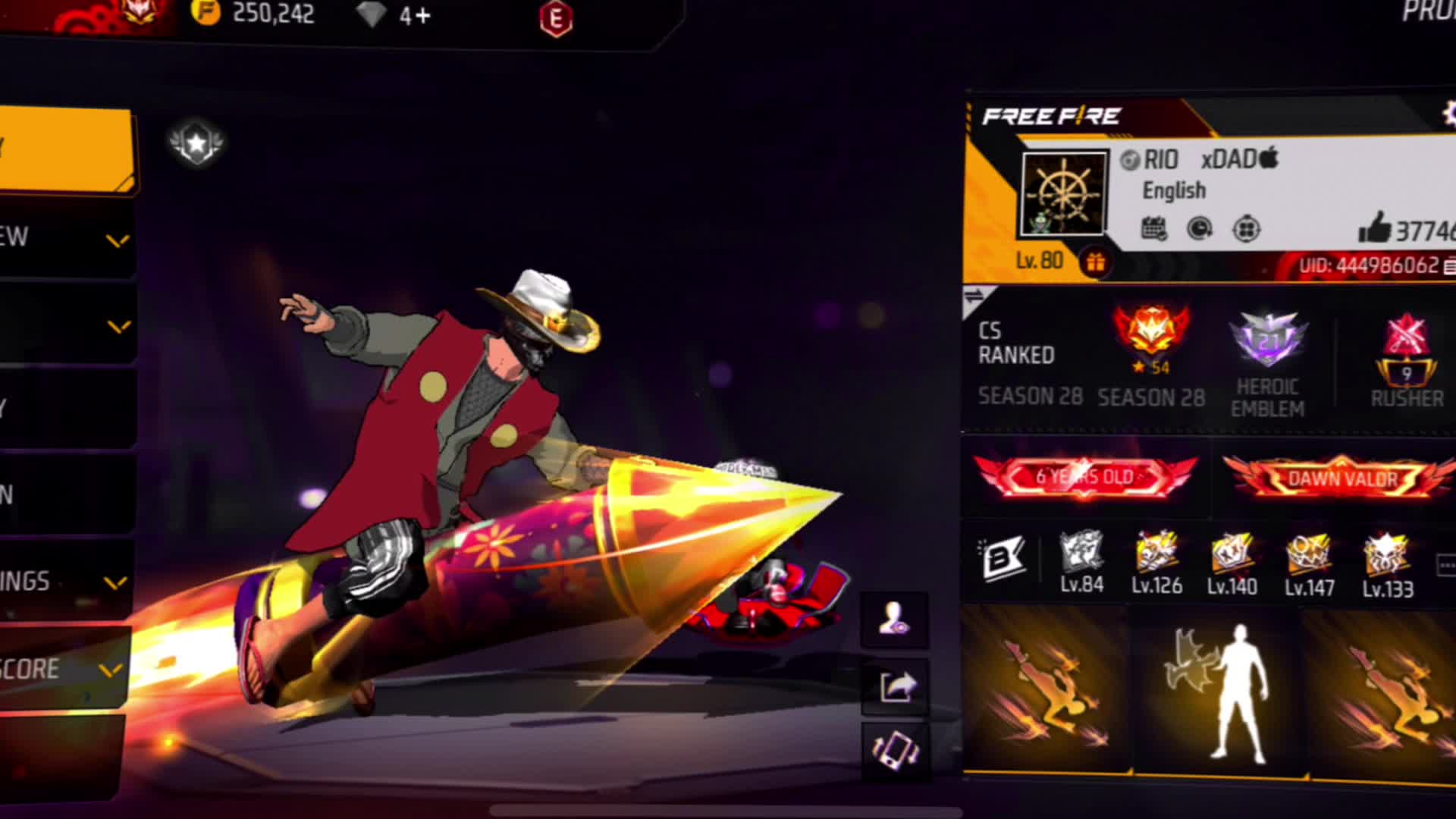Open the ship wheel profile avatar
1456x819 pixels.
pyautogui.click(x=1064, y=194)
